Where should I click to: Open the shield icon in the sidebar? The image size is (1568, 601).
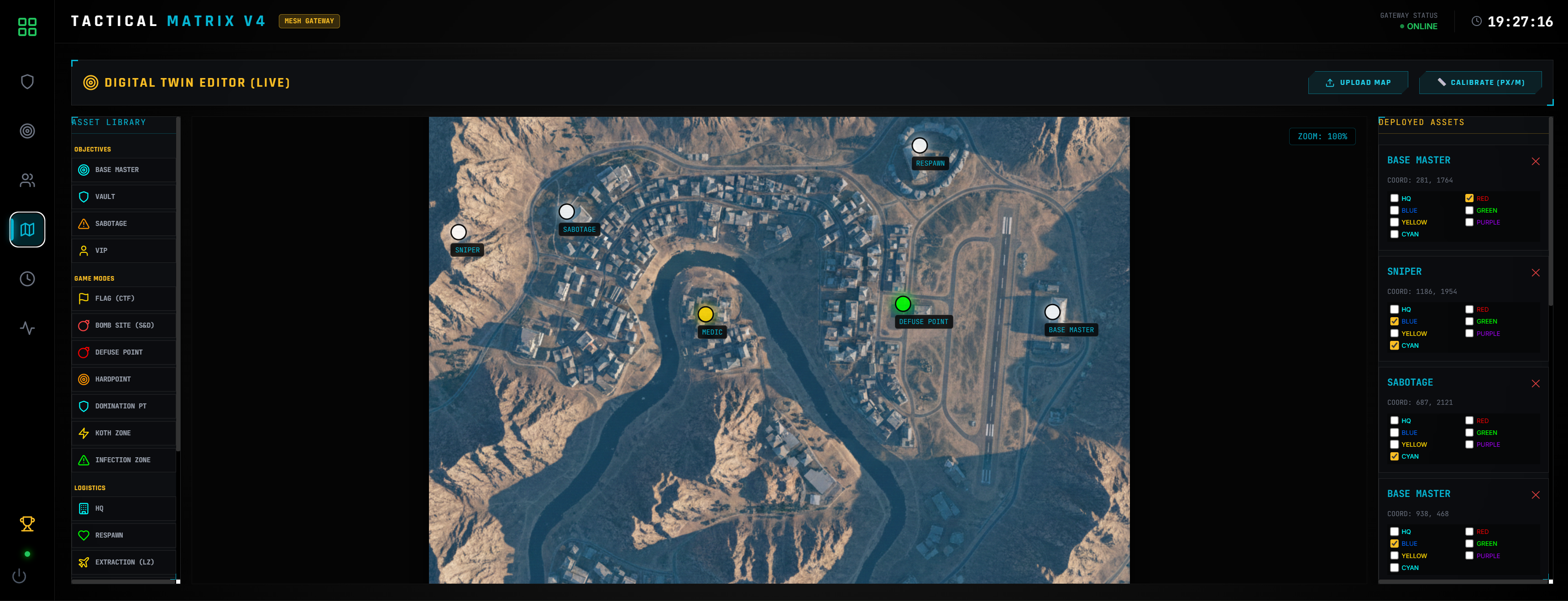27,82
